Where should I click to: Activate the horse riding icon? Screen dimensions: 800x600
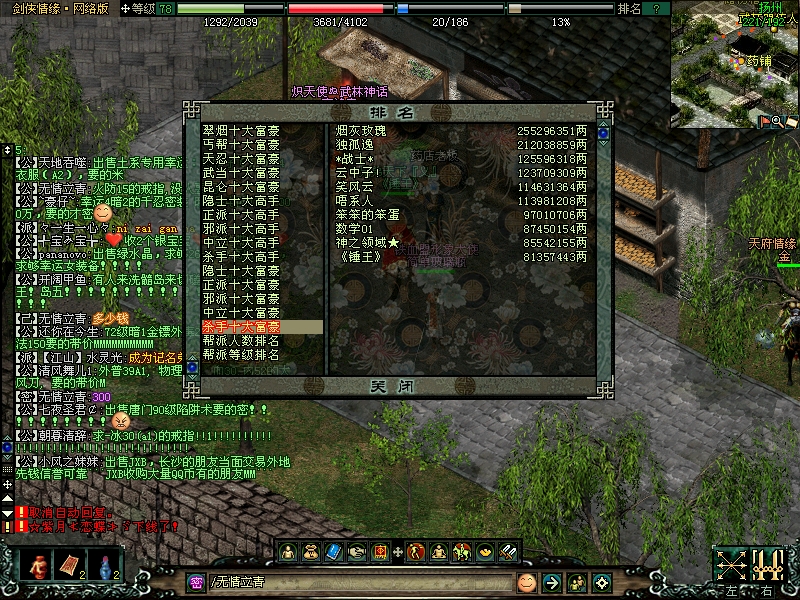[x=462, y=551]
